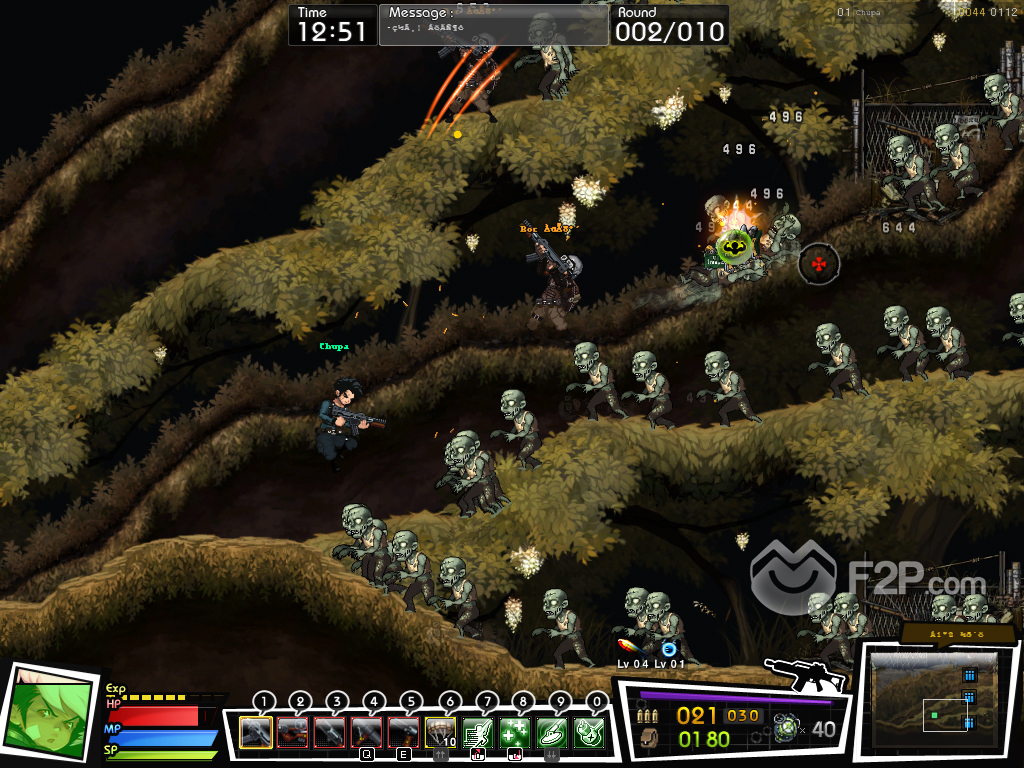Open the minimap in the corner
The image size is (1024, 768).
[933, 701]
